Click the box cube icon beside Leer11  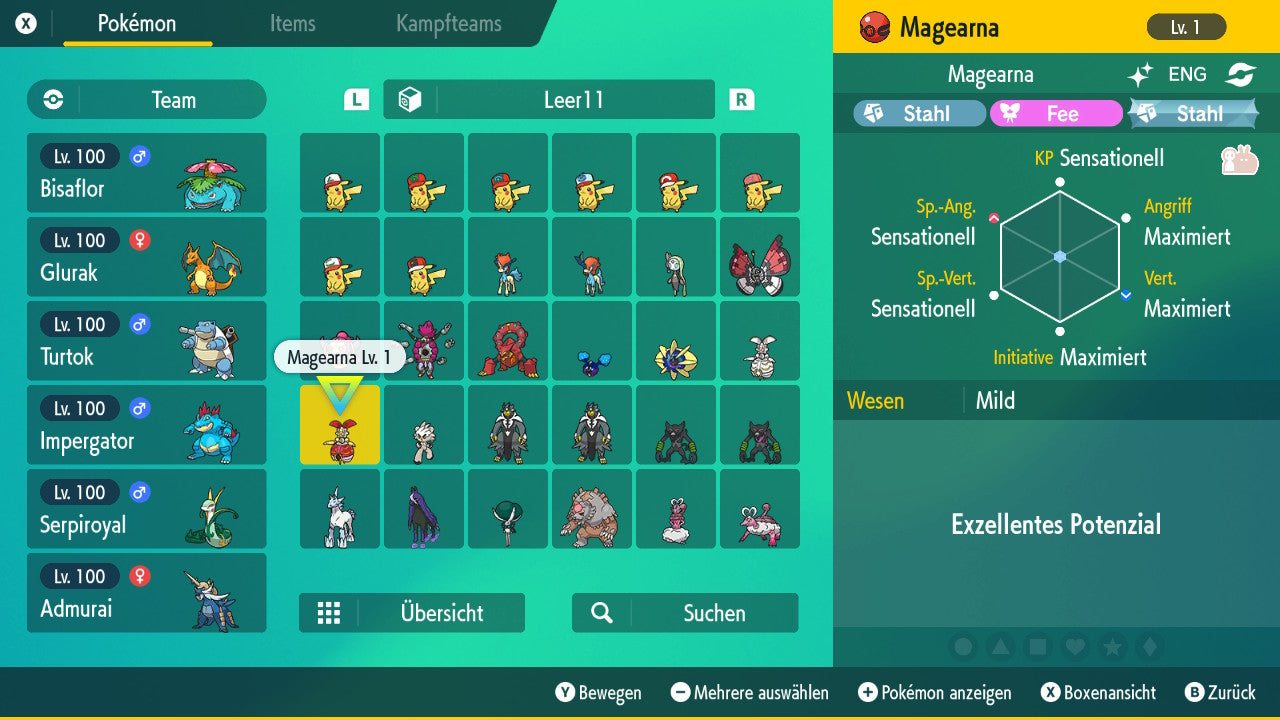(x=409, y=99)
